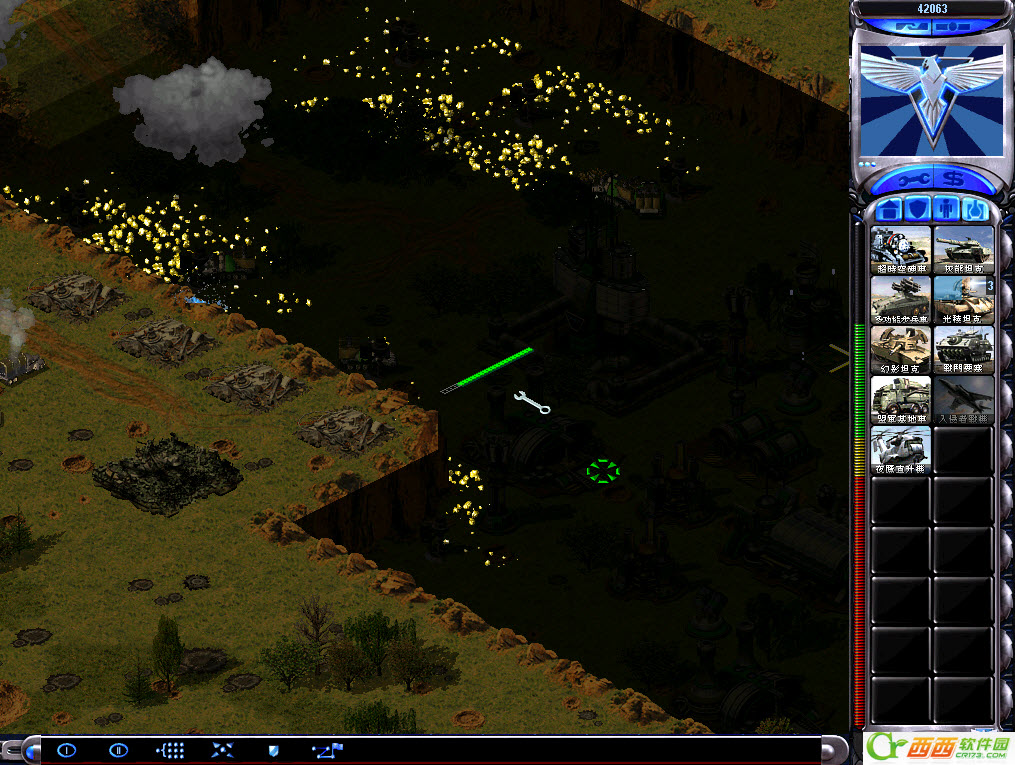
Task: Toggle guard mode with the shield icon
Action: (273, 750)
